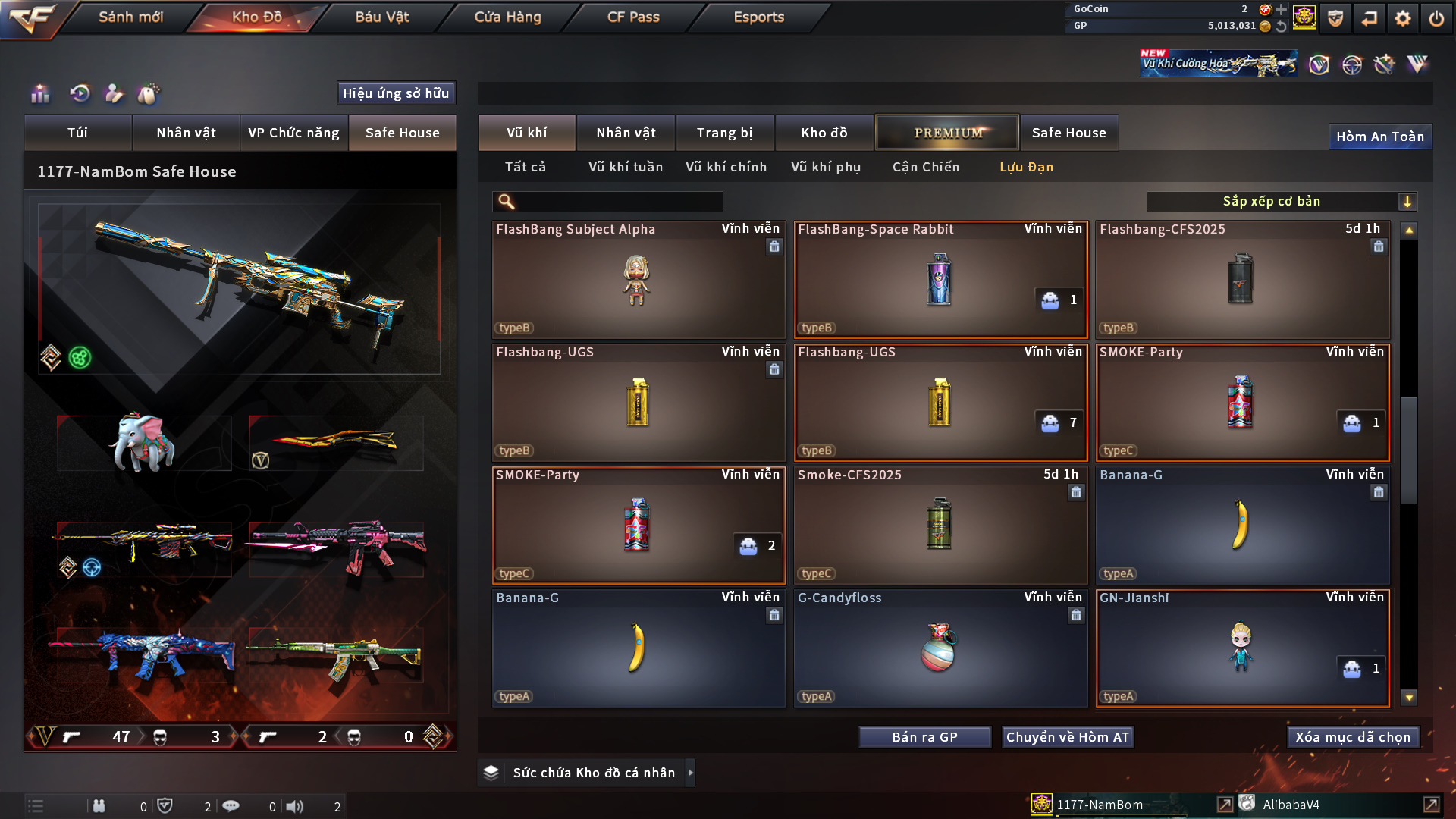The image size is (1456, 819).
Task: Open the Sắp xếp cơ bản dropdown
Action: [x=1281, y=202]
